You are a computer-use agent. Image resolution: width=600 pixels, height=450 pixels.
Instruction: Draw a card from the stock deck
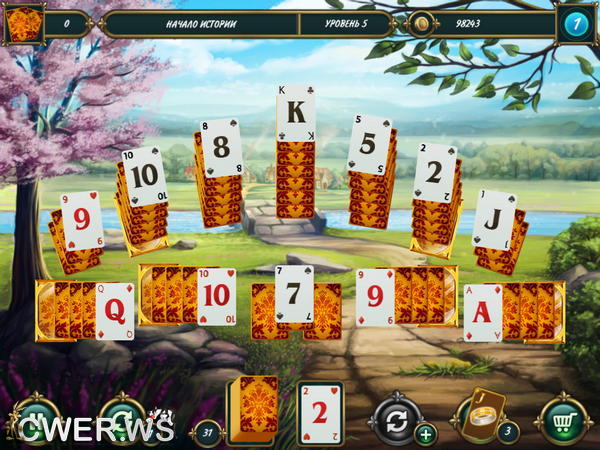point(249,412)
